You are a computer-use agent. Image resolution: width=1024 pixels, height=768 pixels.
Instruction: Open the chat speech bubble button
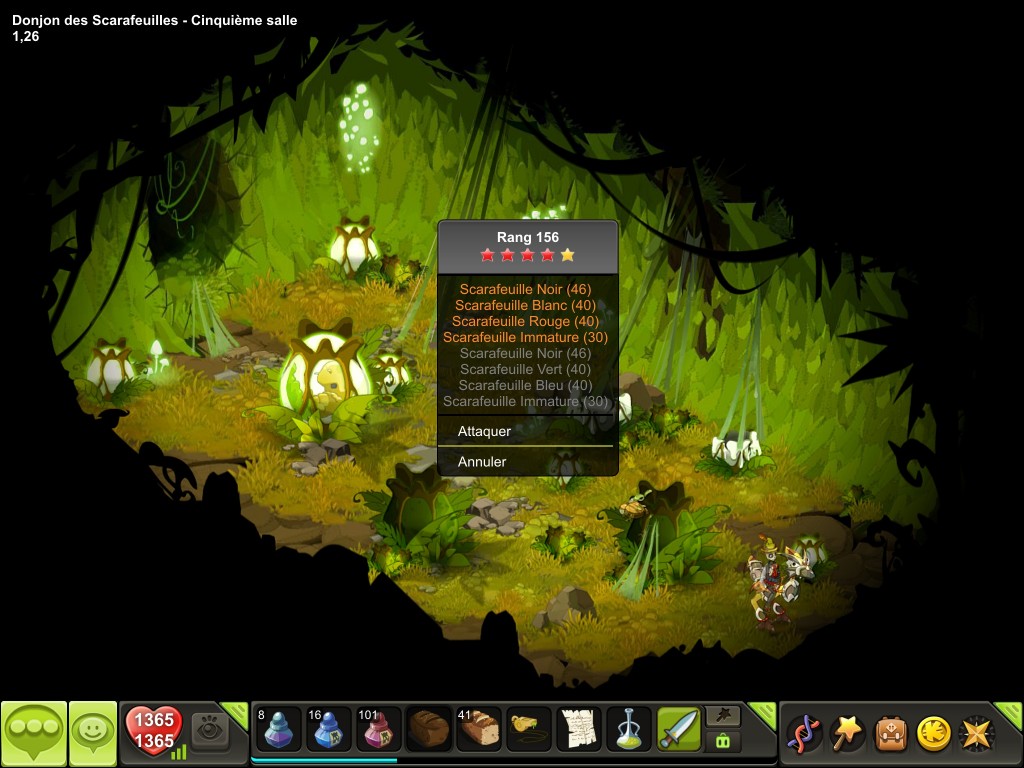(x=33, y=733)
